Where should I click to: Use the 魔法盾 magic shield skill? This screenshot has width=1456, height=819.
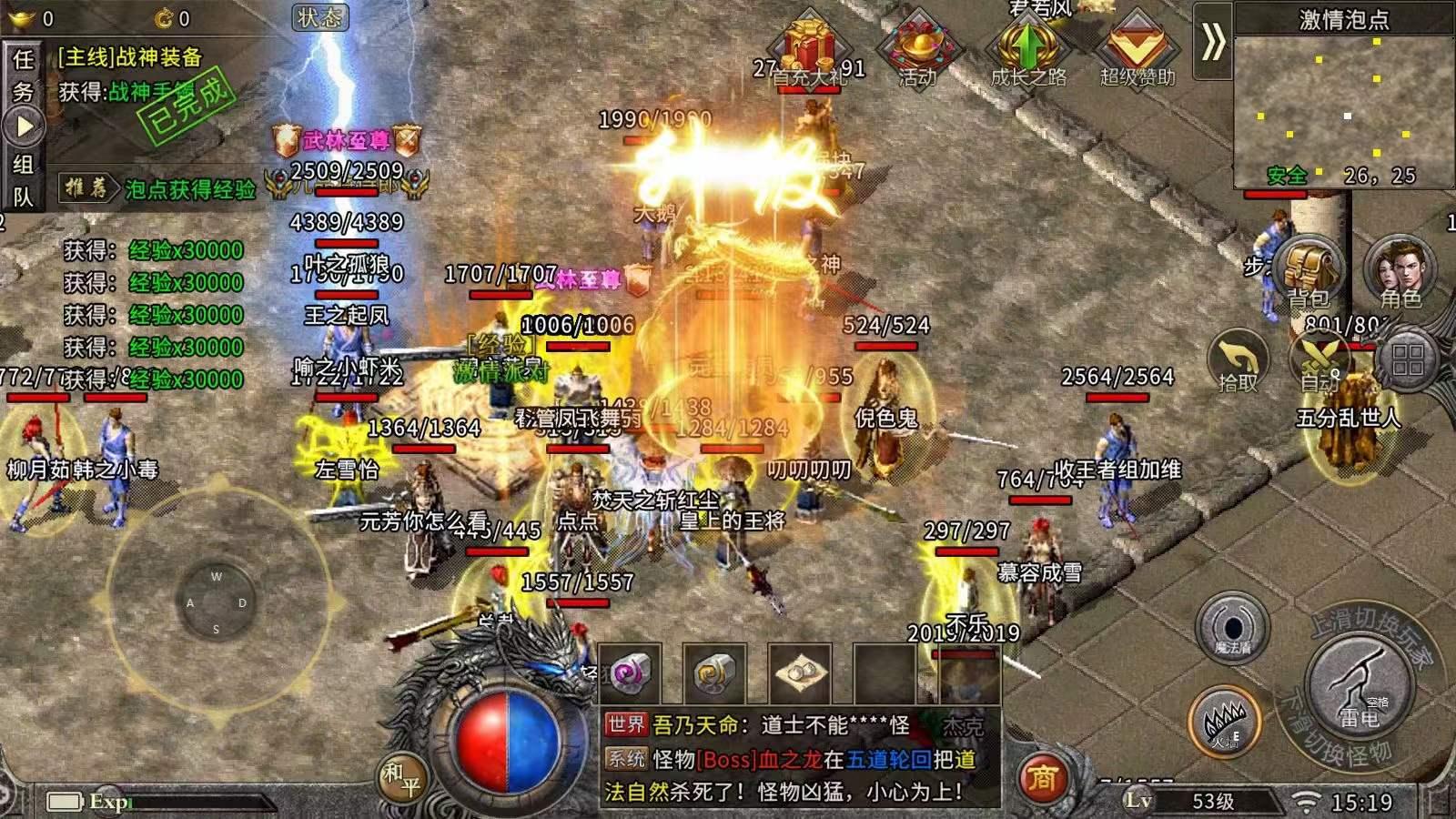pos(1232,628)
